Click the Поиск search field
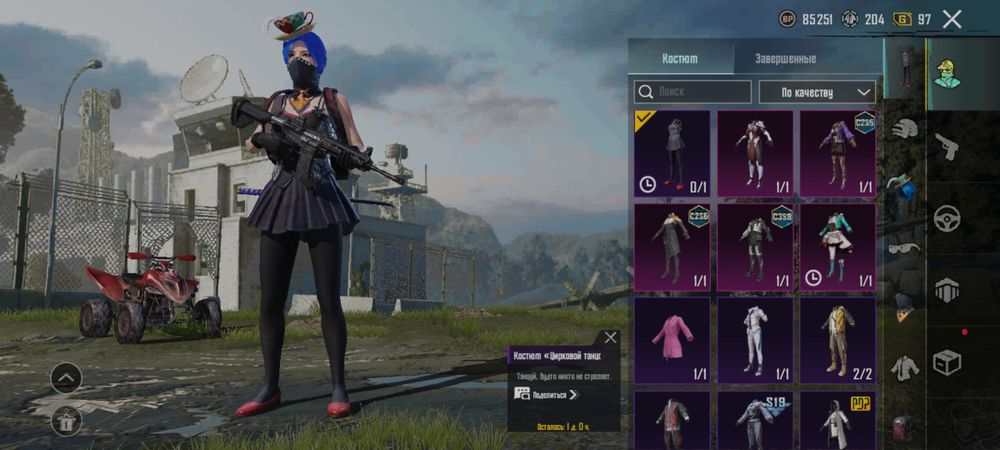1000x450 pixels. coord(693,92)
